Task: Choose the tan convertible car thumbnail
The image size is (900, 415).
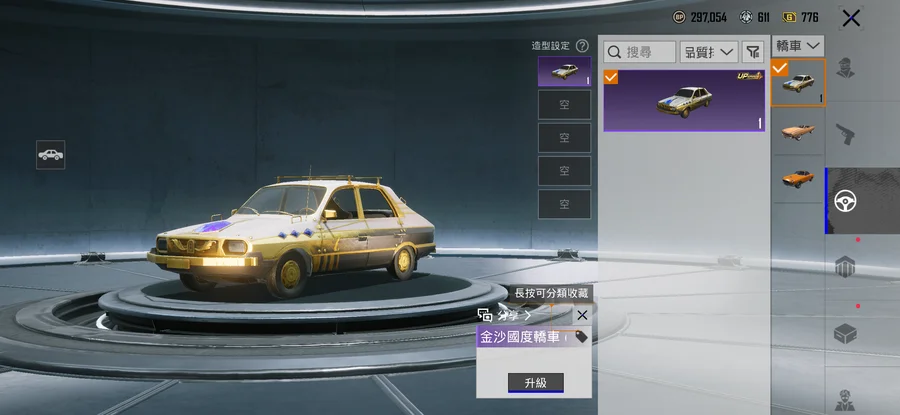Action: click(x=797, y=131)
